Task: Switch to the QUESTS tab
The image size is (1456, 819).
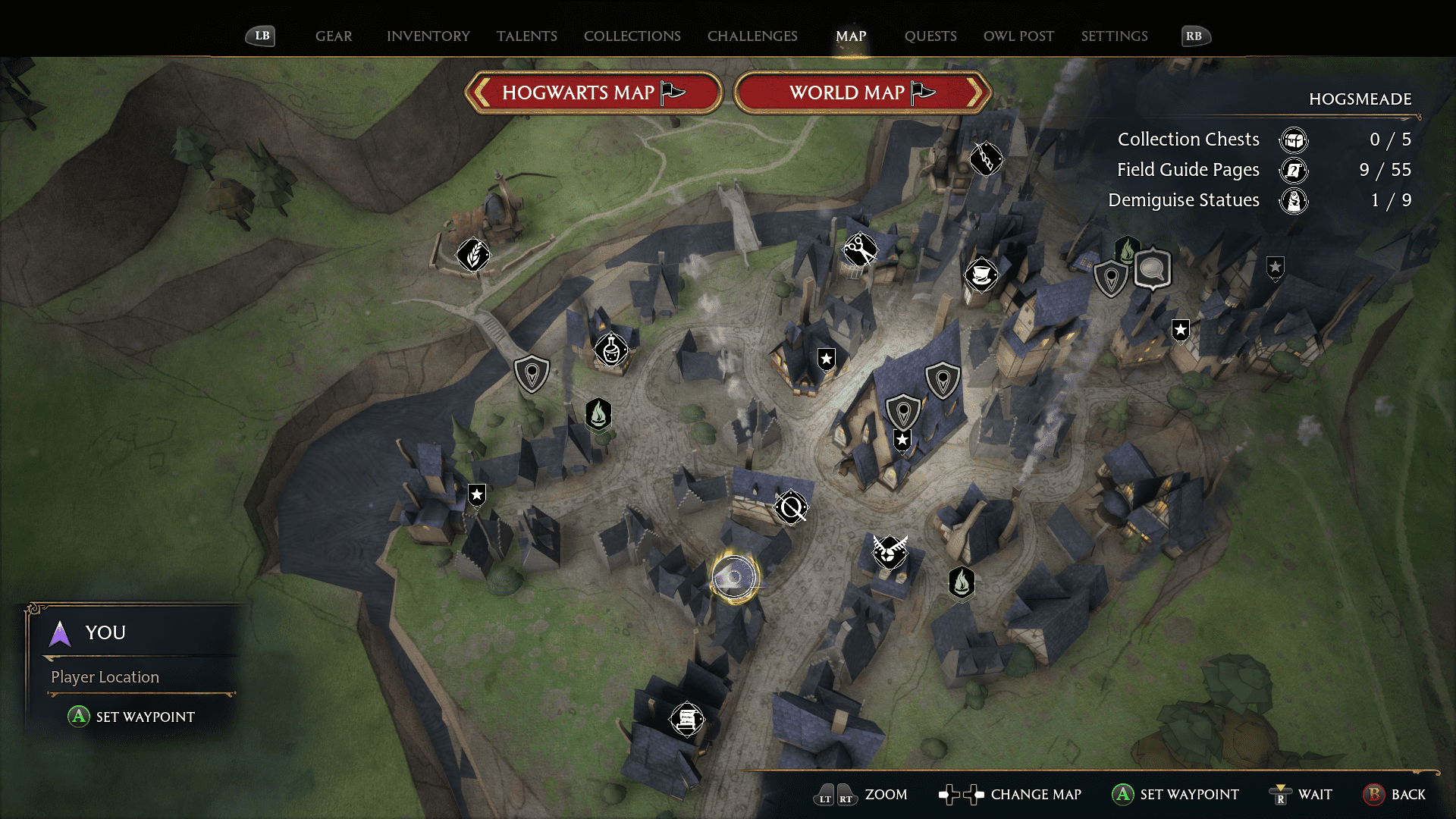Action: pos(930,36)
